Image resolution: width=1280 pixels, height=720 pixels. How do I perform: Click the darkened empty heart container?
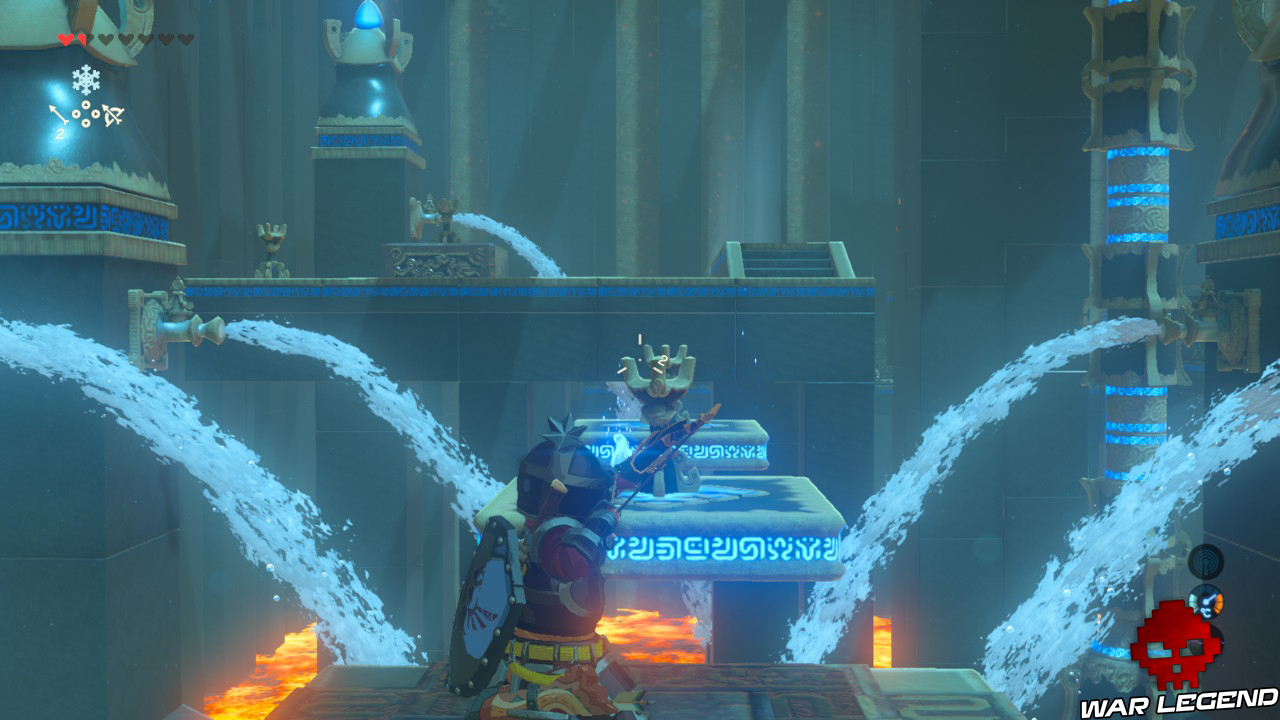(x=104, y=40)
